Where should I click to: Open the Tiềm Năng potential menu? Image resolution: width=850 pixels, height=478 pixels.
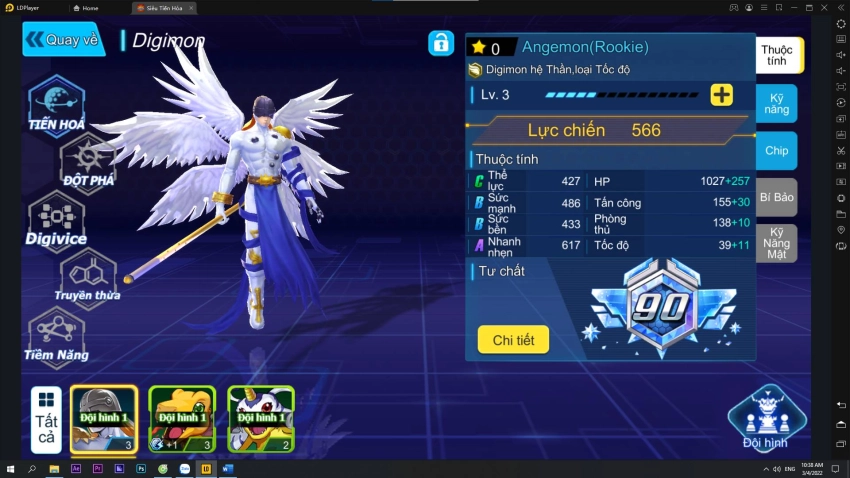(56, 334)
